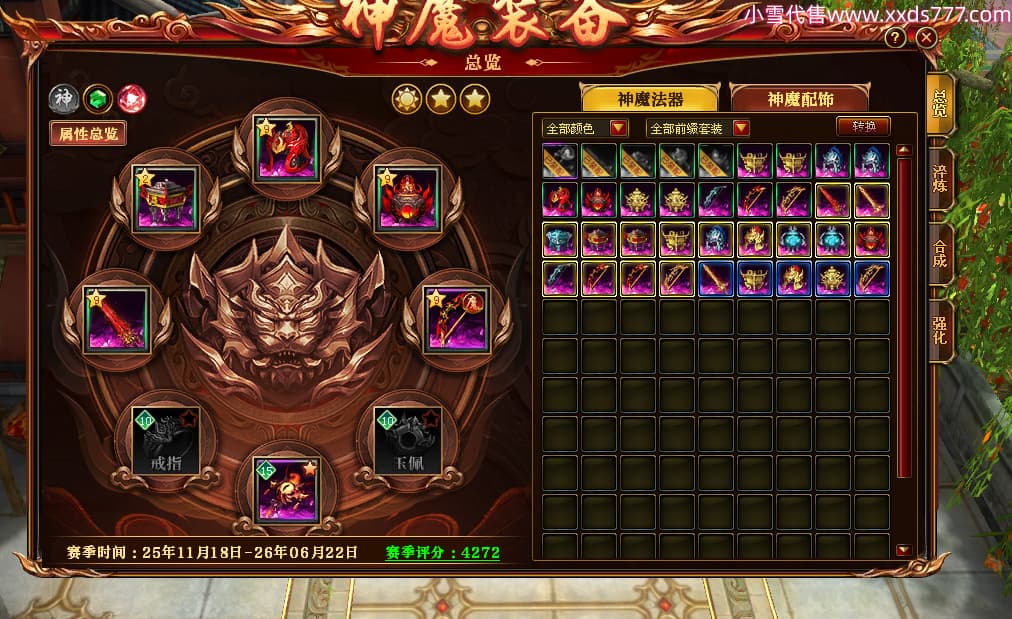The height and width of the screenshot is (619, 1012).
Task: Open the 属性总览 attribute overview
Action: [88, 134]
